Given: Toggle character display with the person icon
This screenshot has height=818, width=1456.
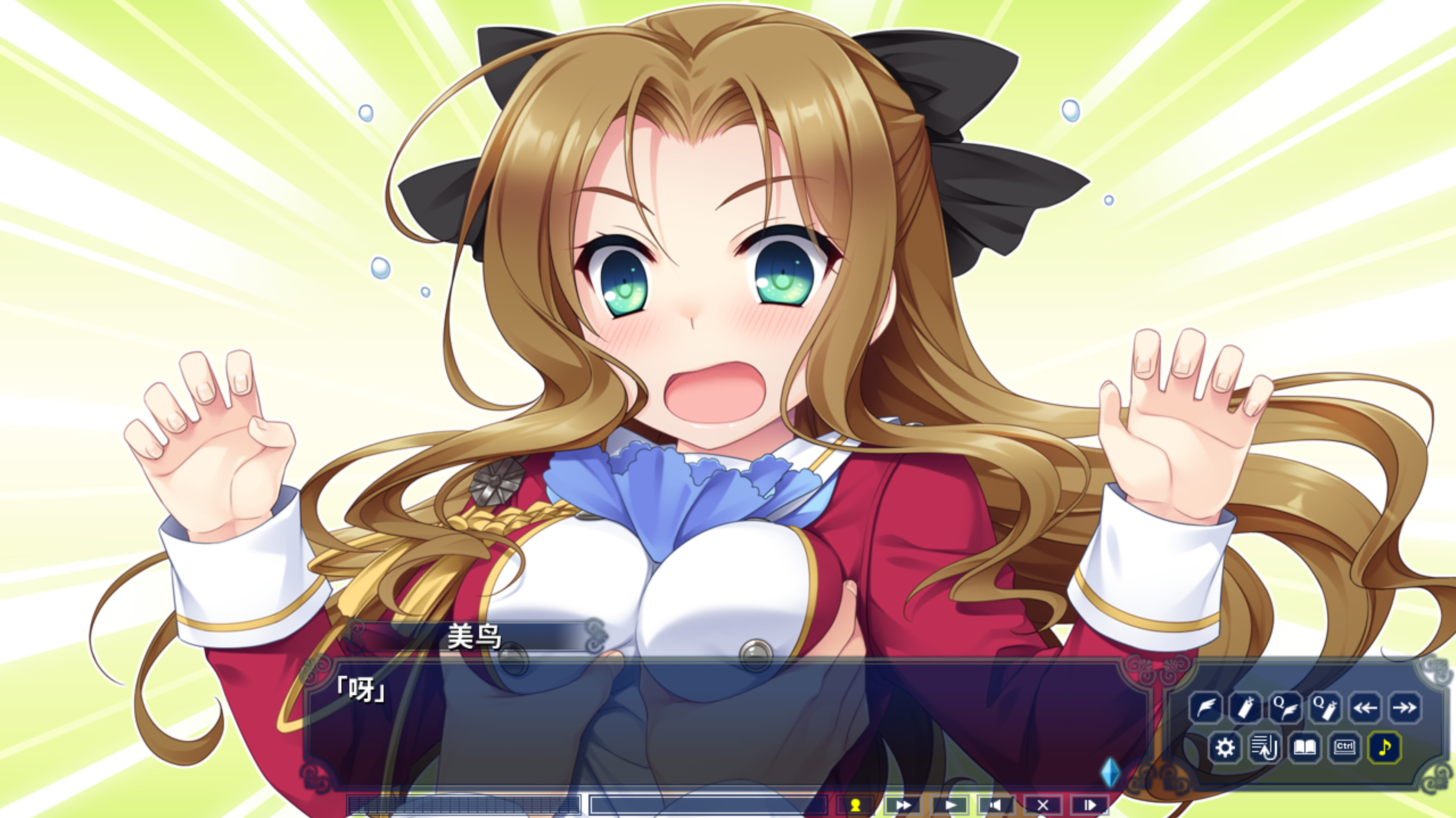Looking at the screenshot, I should click(x=856, y=805).
